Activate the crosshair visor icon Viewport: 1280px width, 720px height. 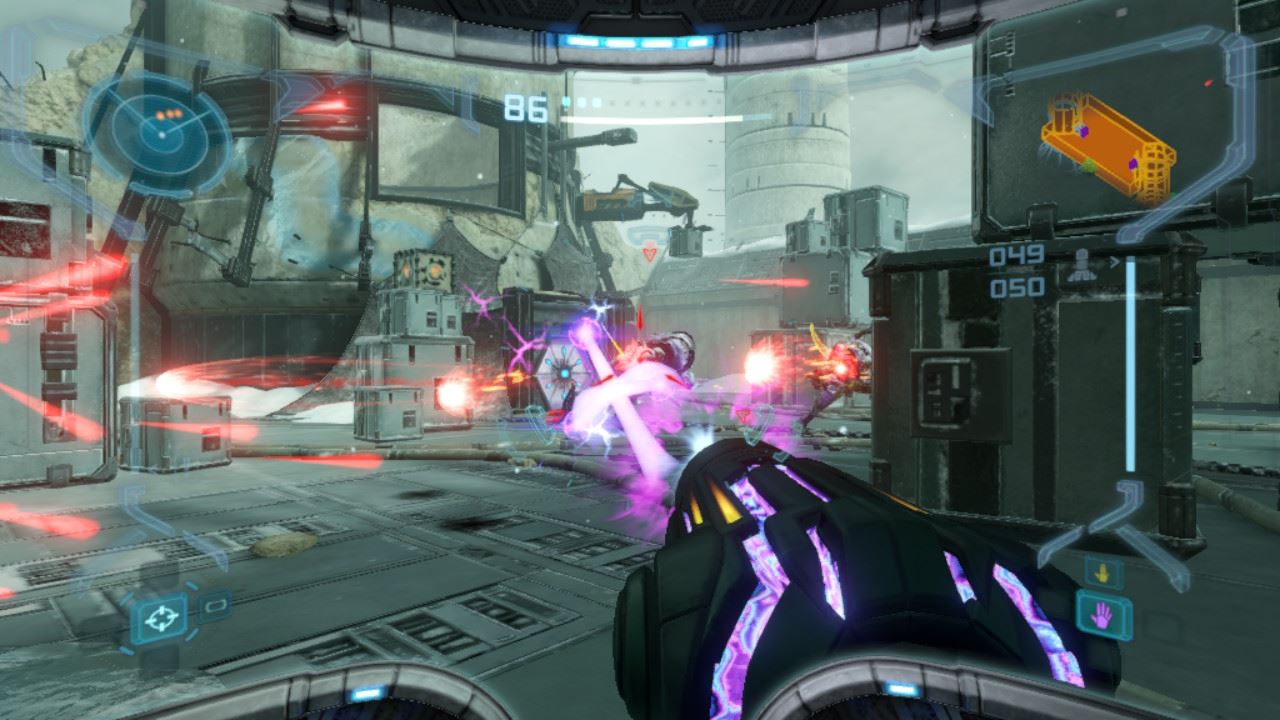tap(158, 620)
